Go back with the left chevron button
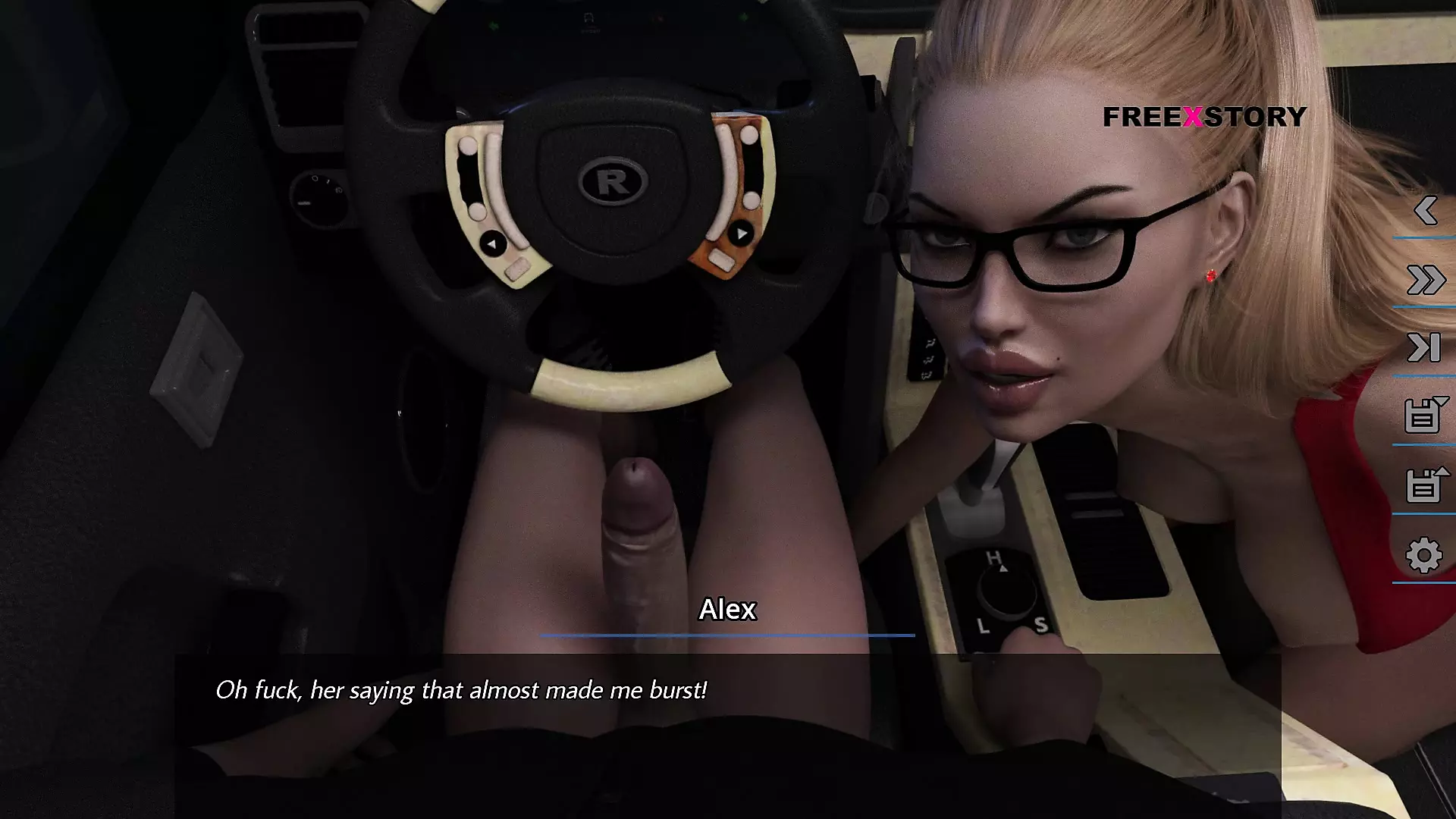Screen dimensions: 1456x819 tap(1425, 211)
